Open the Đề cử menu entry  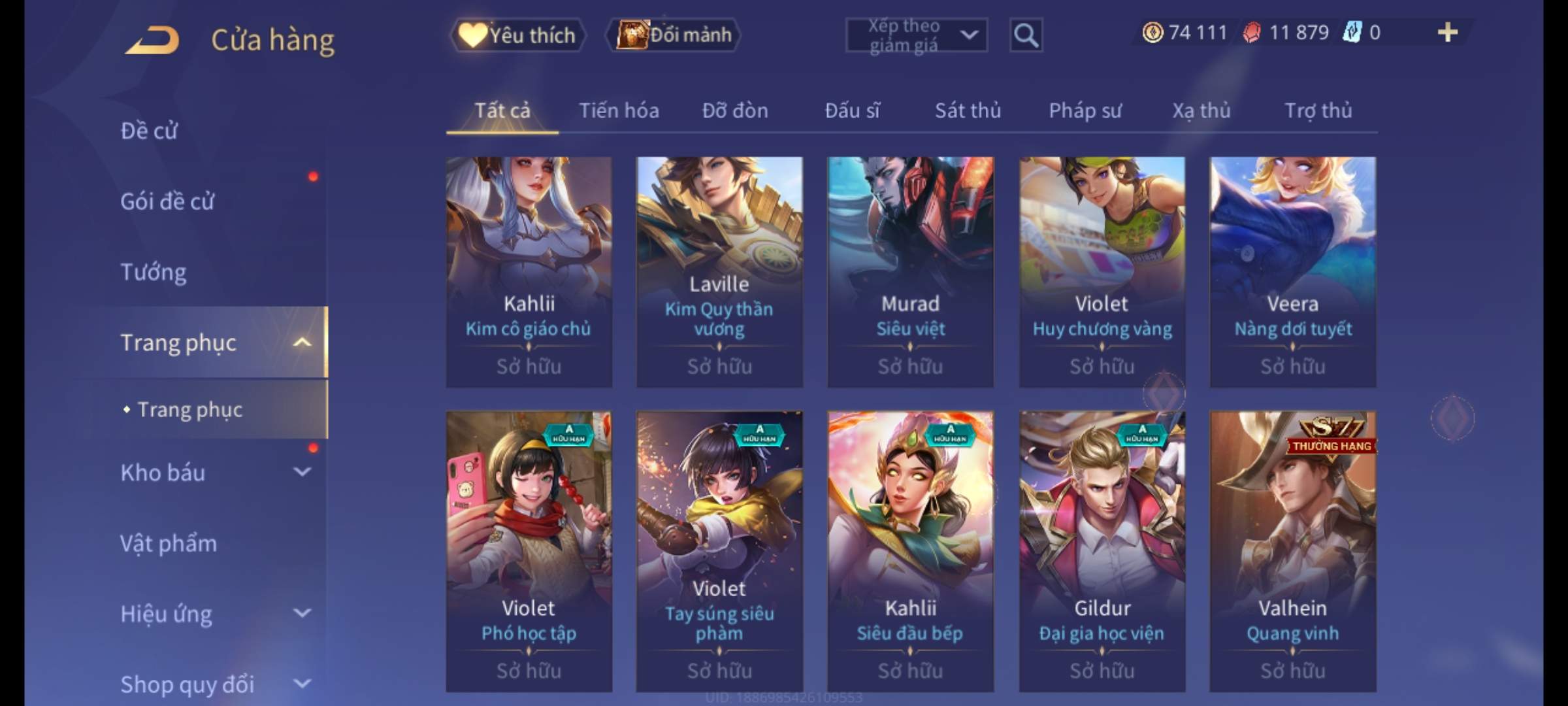[149, 131]
